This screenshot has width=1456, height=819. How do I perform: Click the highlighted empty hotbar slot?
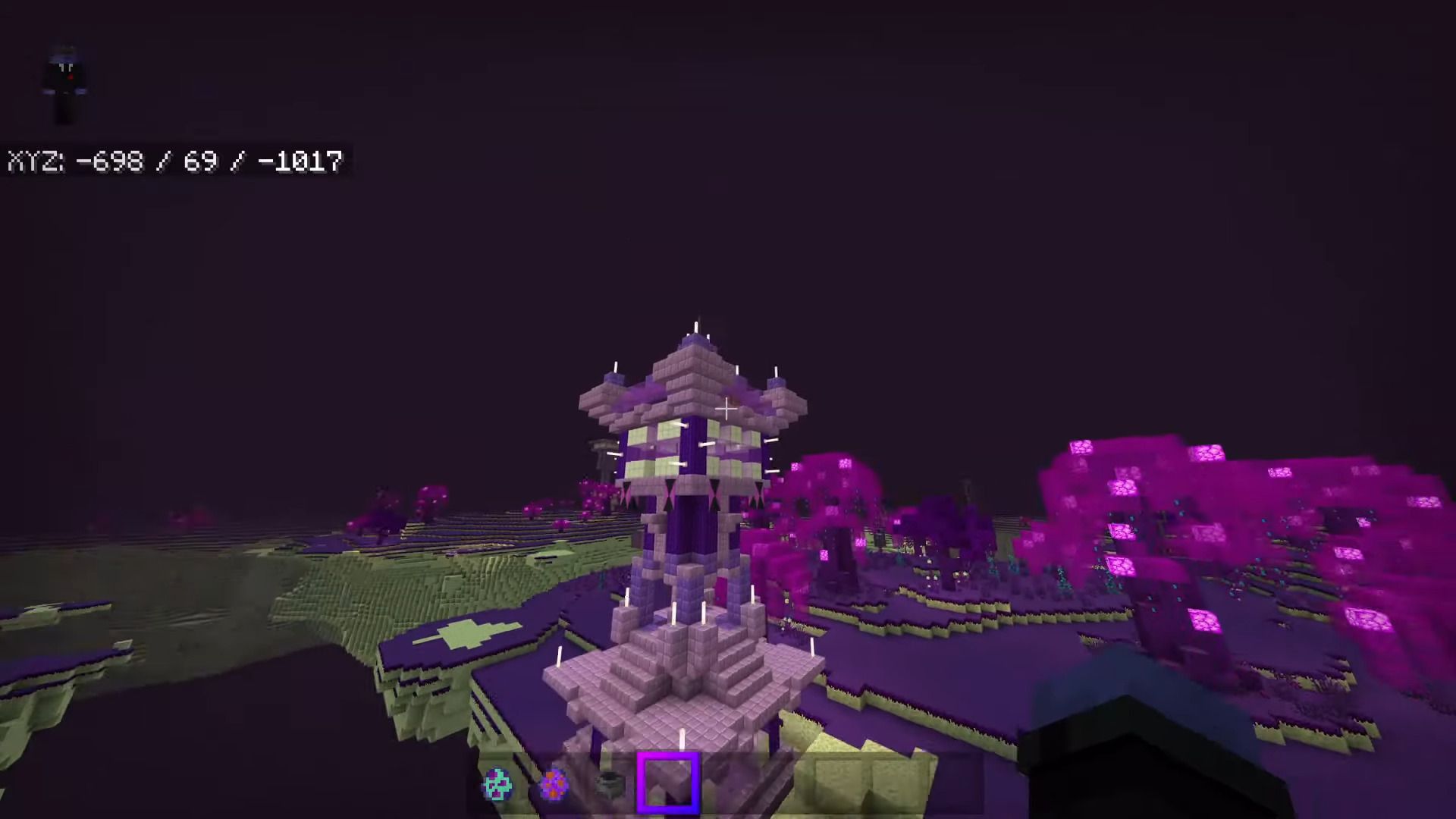[x=670, y=783]
